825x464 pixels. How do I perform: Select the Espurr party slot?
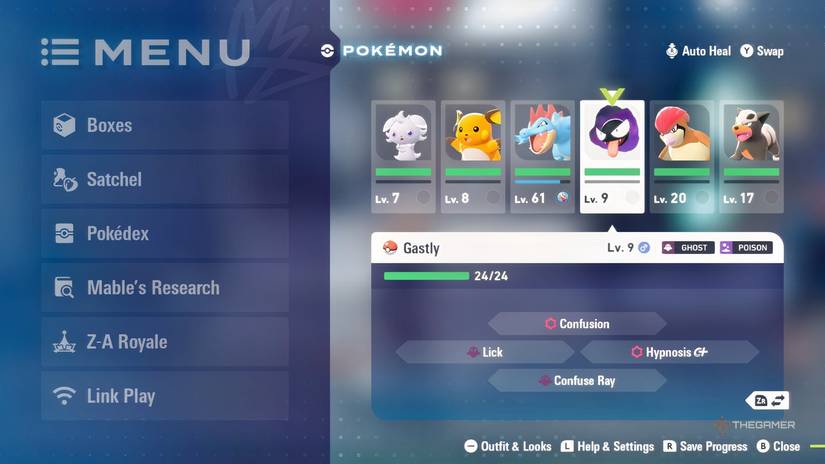403,156
